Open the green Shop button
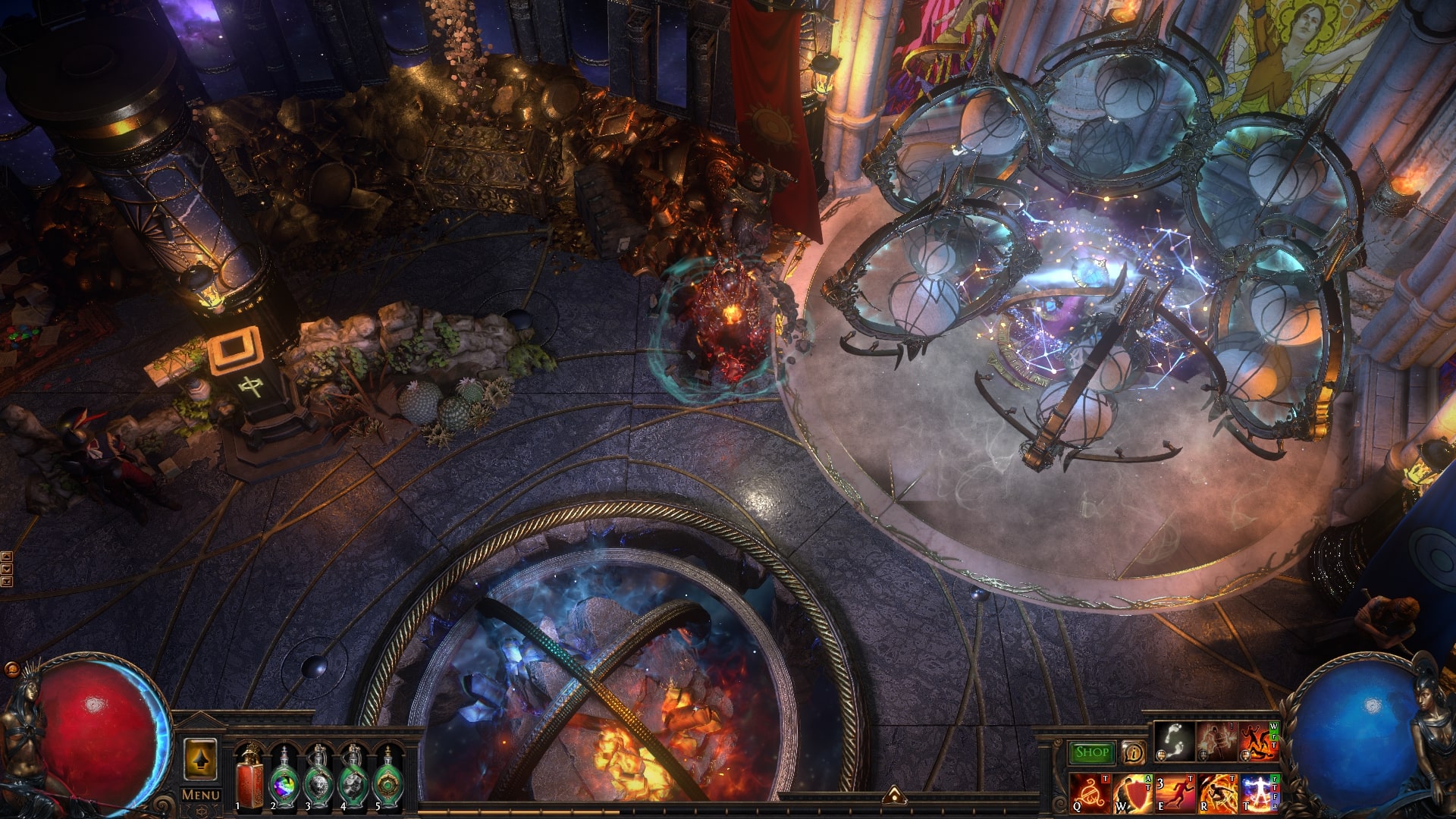 point(1092,752)
